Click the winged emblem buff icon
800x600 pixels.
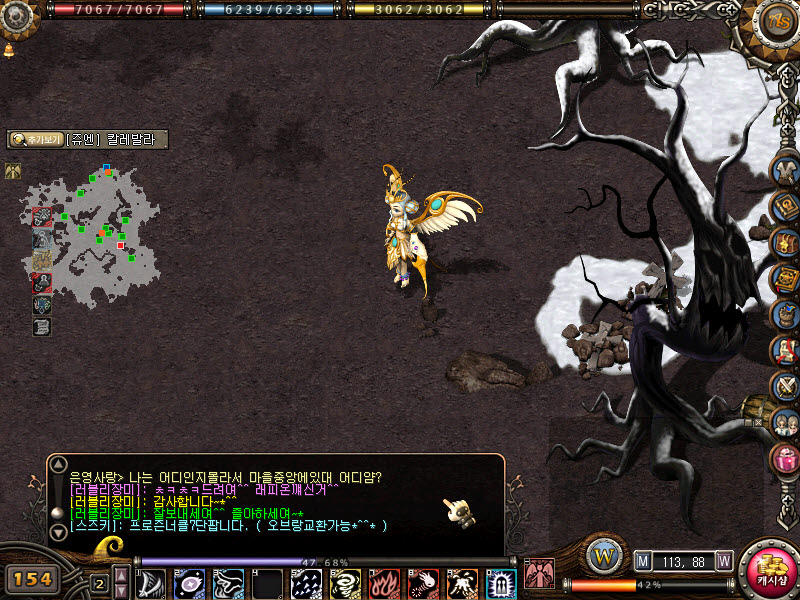[x=13, y=171]
